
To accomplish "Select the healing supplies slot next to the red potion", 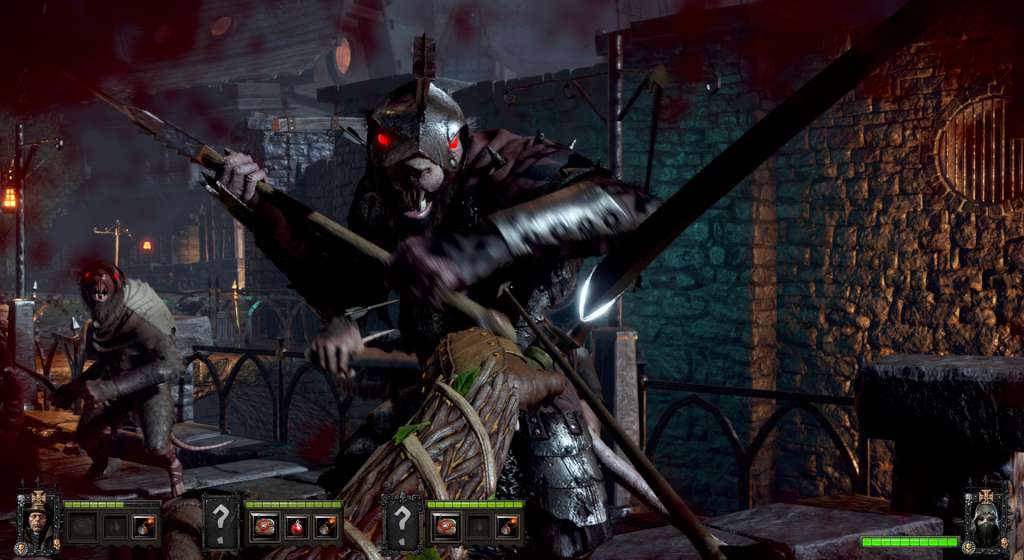I will [x=265, y=526].
